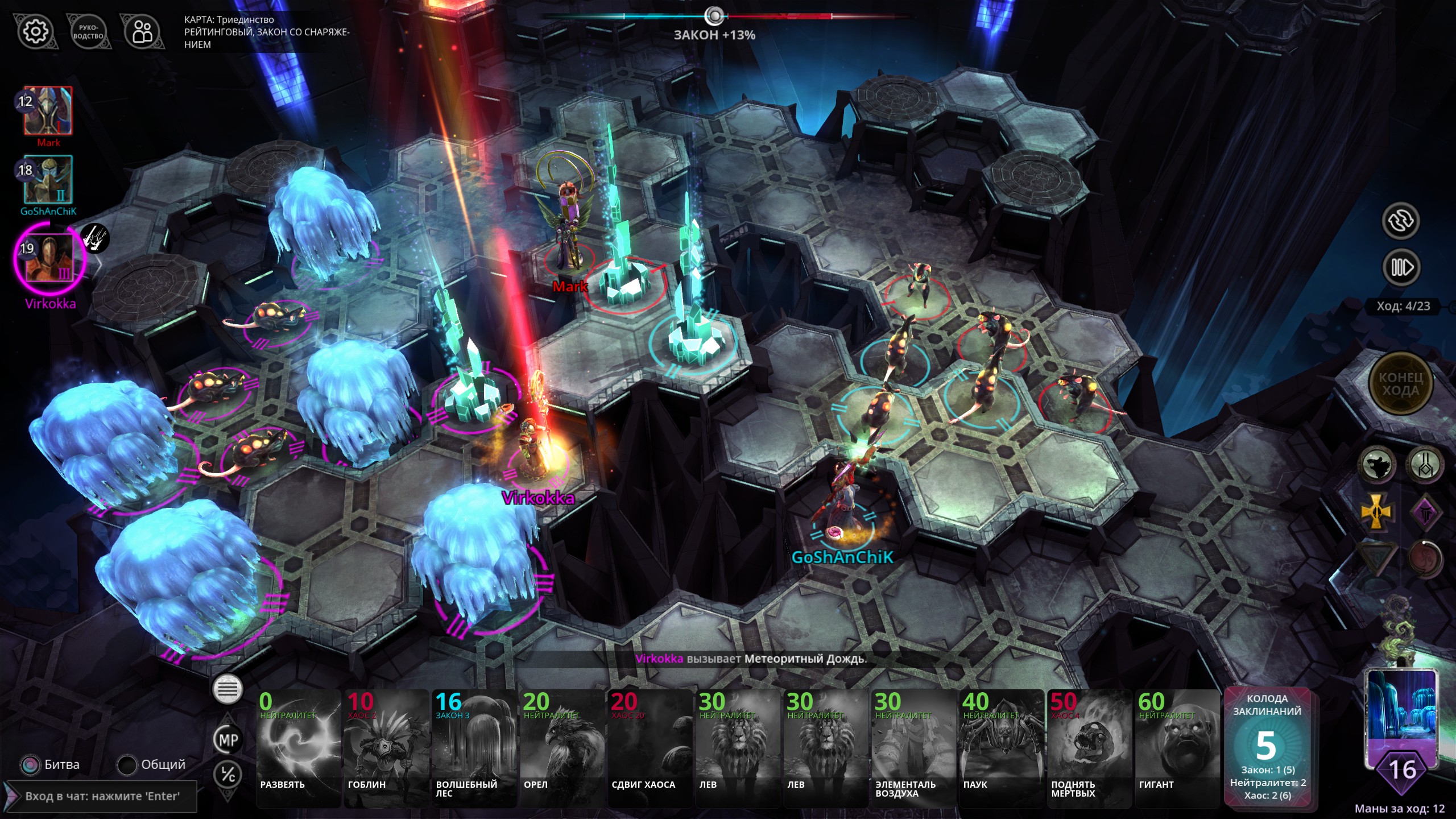Select GoShAnChiK's player portrait
This screenshot has height=819, width=1456.
48,180
